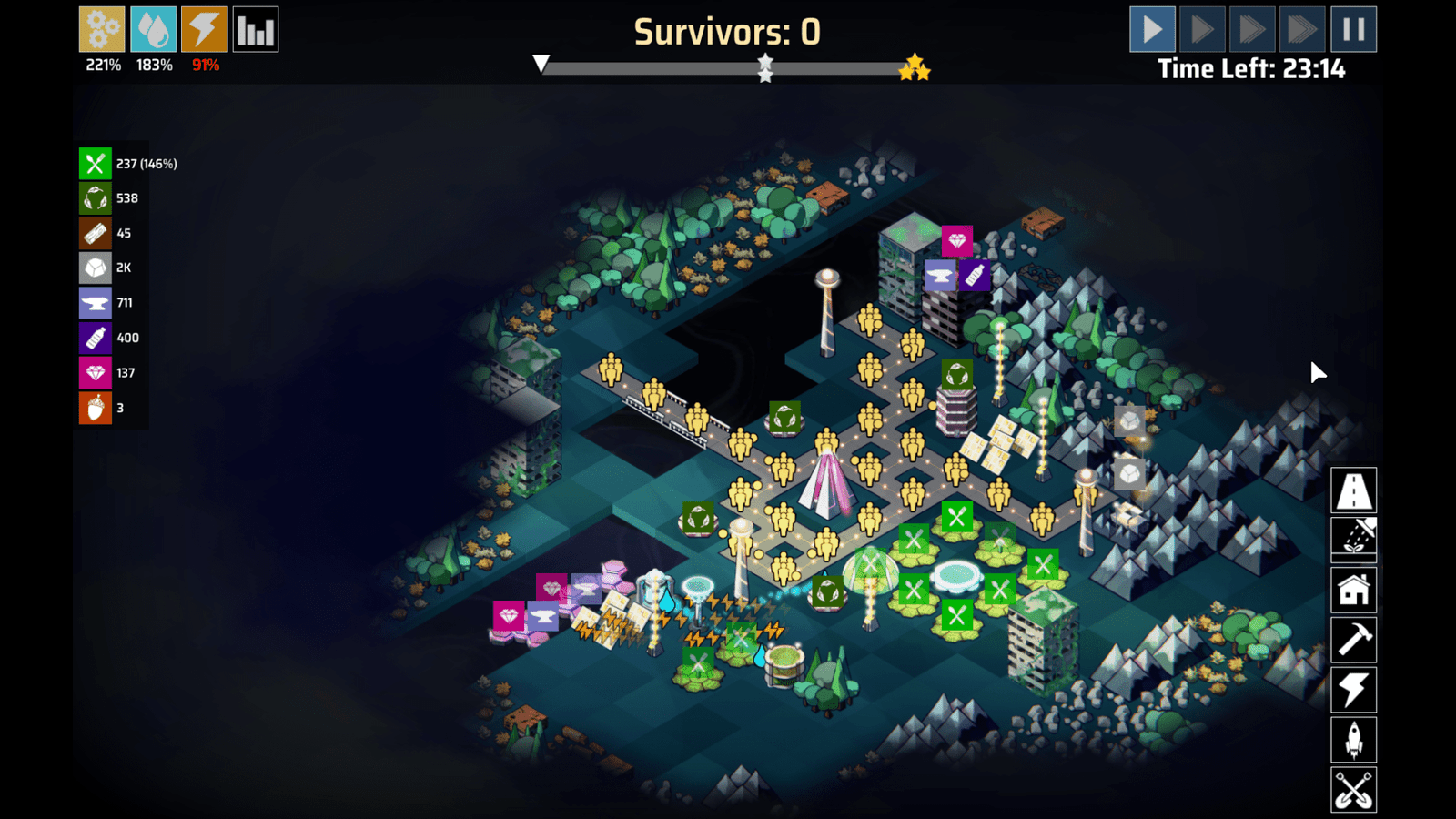Select the Road building tool
The width and height of the screenshot is (1456, 819).
click(x=1353, y=490)
